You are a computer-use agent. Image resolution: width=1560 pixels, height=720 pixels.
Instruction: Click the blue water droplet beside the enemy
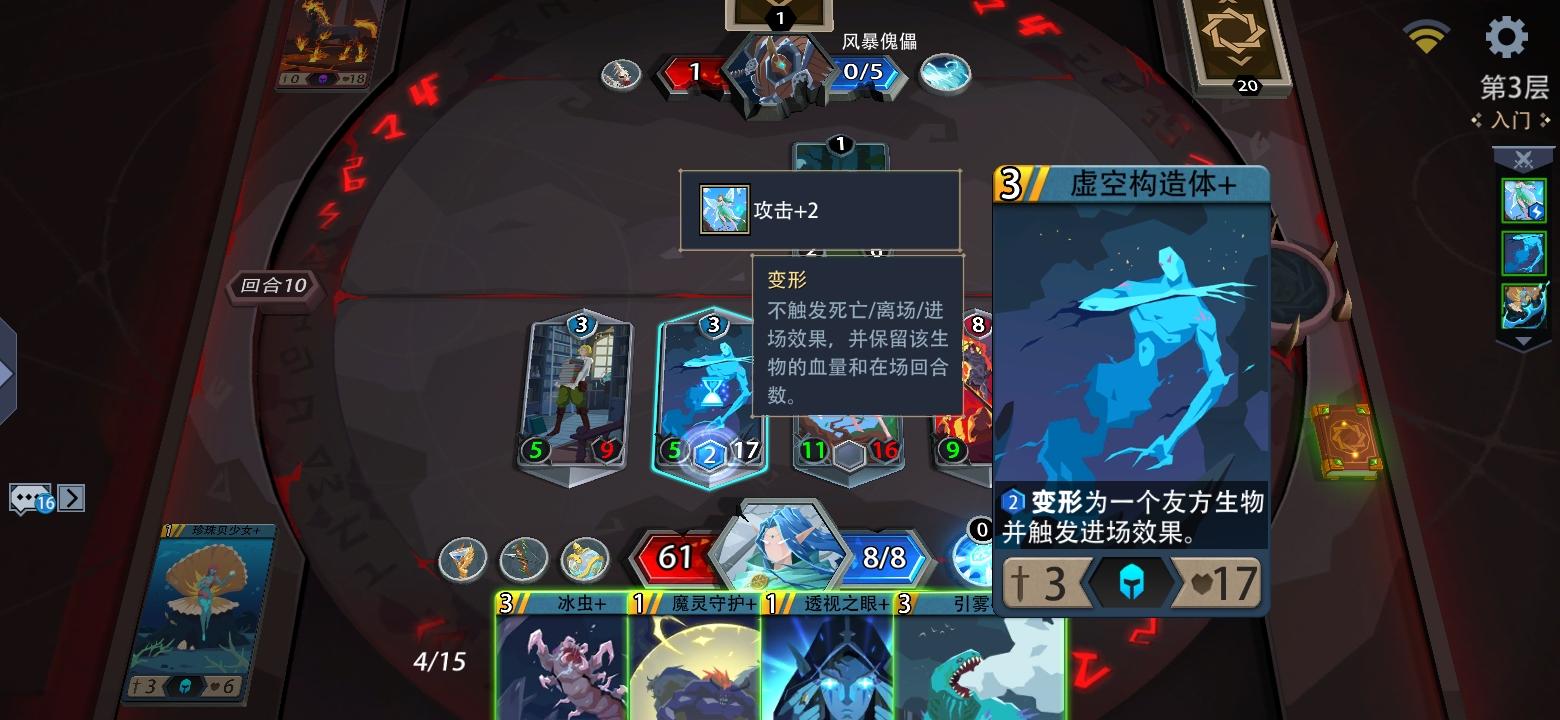tap(944, 73)
